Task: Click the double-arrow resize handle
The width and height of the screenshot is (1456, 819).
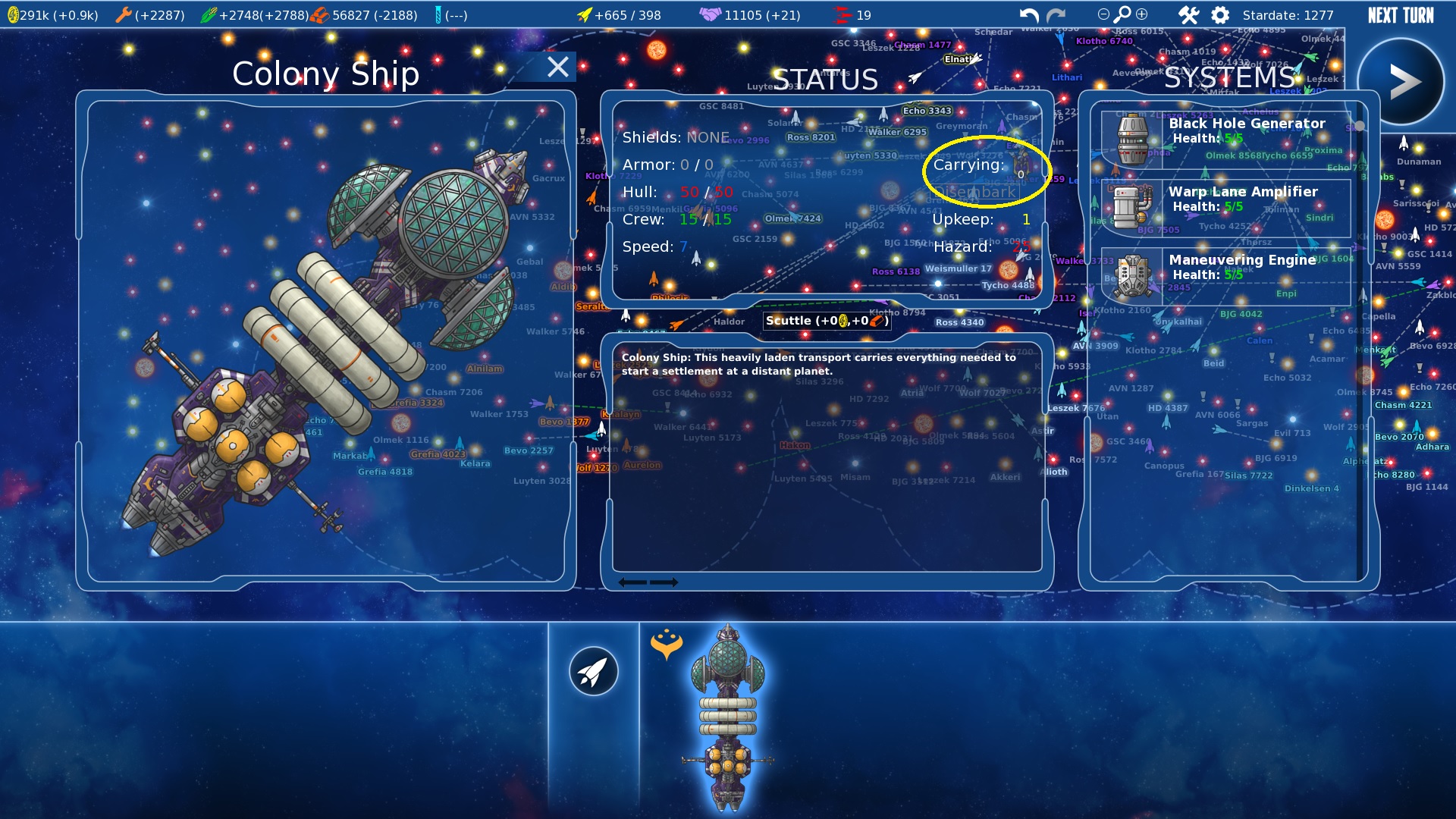Action: (x=648, y=582)
